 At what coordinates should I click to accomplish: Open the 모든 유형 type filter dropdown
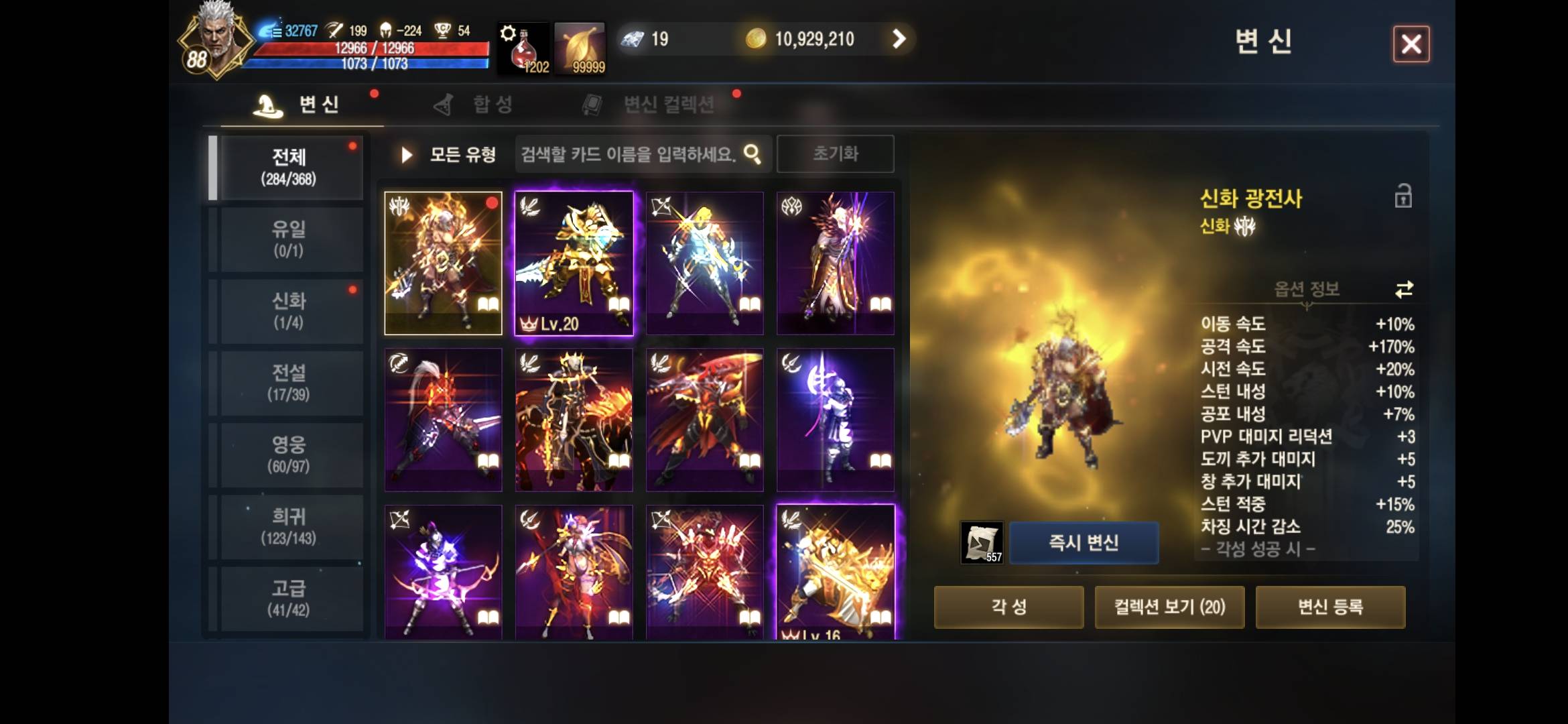[462, 154]
